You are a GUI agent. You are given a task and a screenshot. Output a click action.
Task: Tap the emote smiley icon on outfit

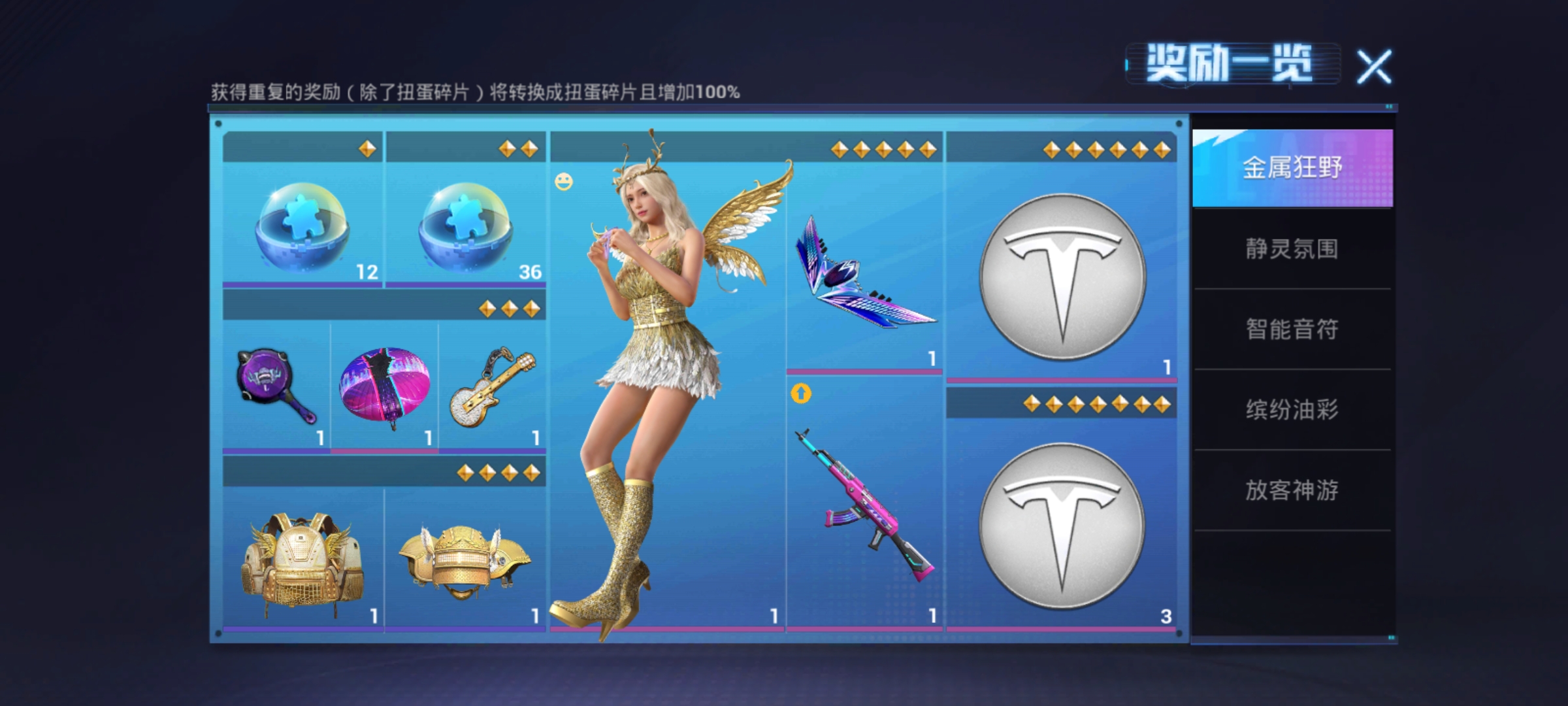coord(564,182)
